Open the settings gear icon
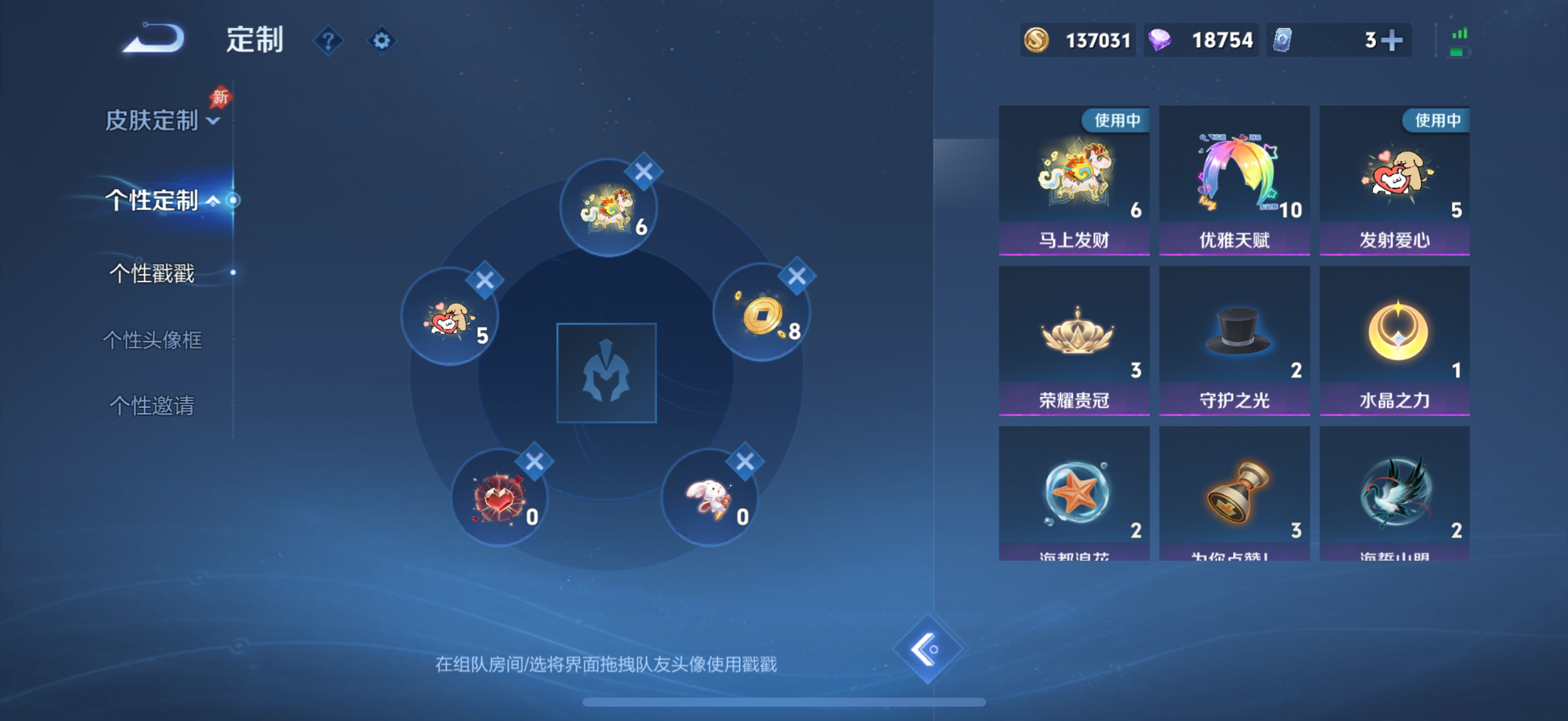This screenshot has height=721, width=1568. 382,40
